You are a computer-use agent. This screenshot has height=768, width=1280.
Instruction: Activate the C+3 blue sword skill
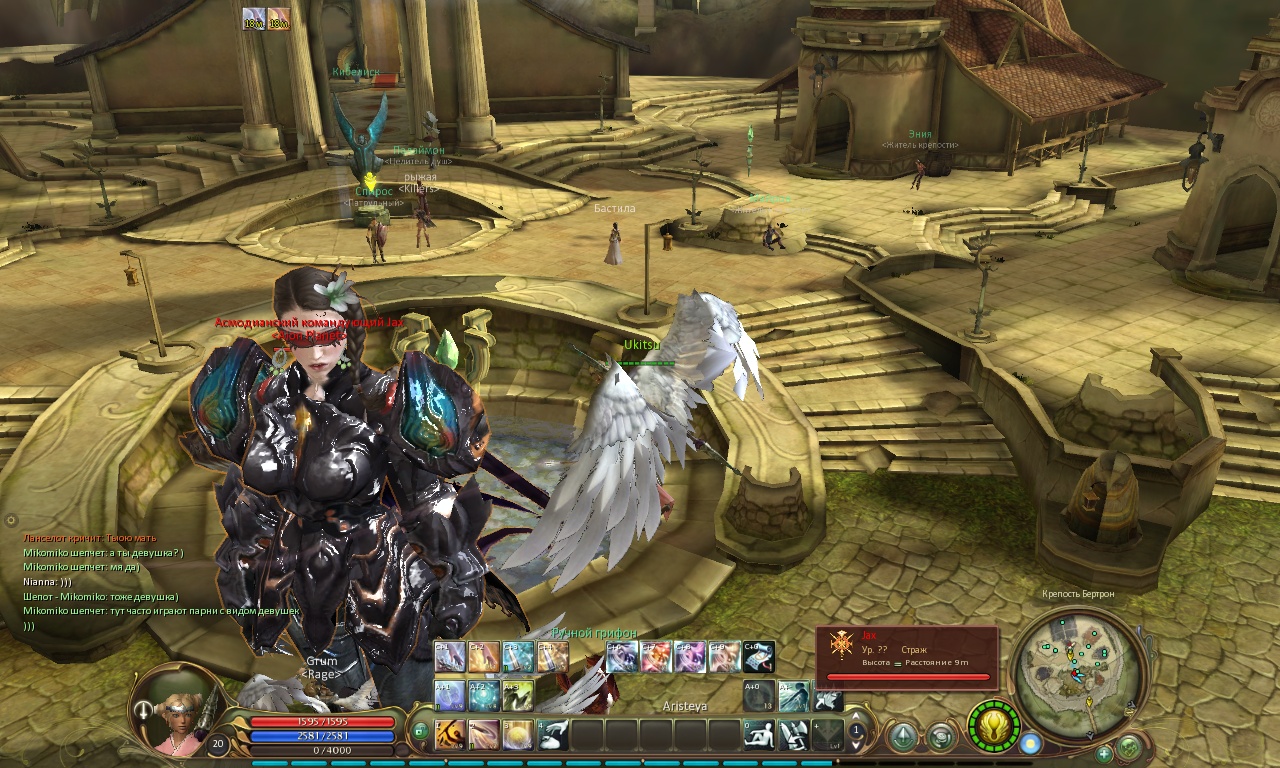(518, 656)
